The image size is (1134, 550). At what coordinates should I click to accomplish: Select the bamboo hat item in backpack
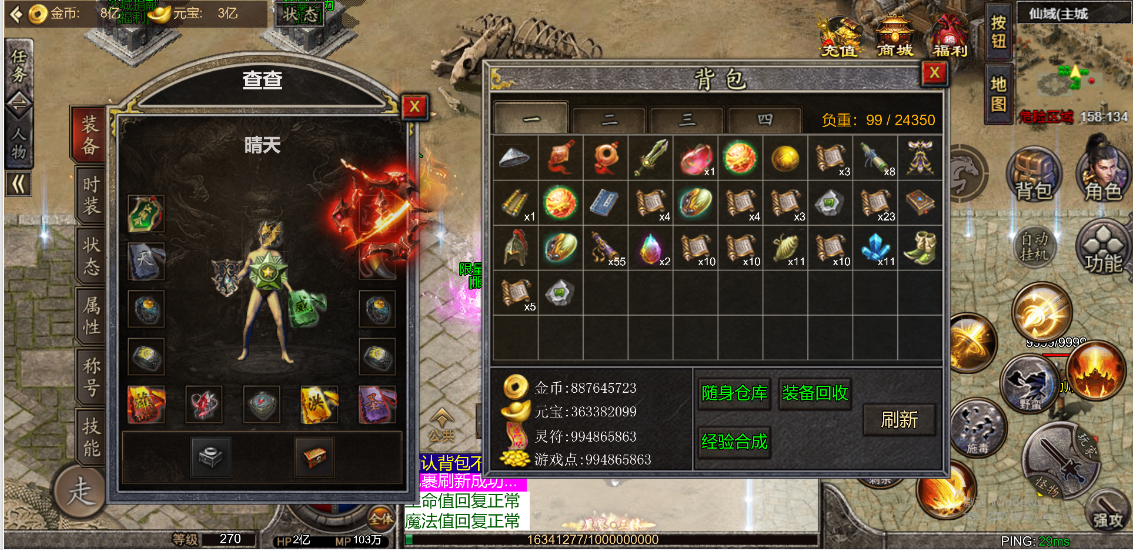(516, 157)
